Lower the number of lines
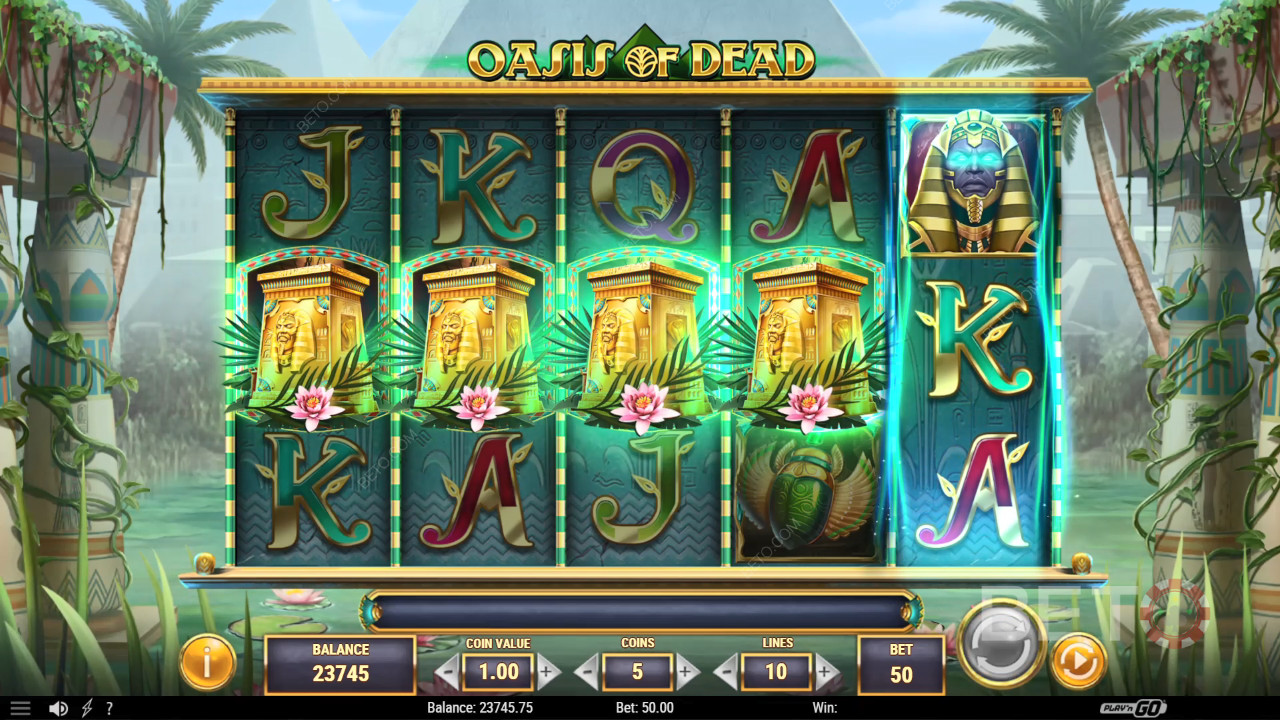Screen dimensions: 1280x720 point(726,672)
